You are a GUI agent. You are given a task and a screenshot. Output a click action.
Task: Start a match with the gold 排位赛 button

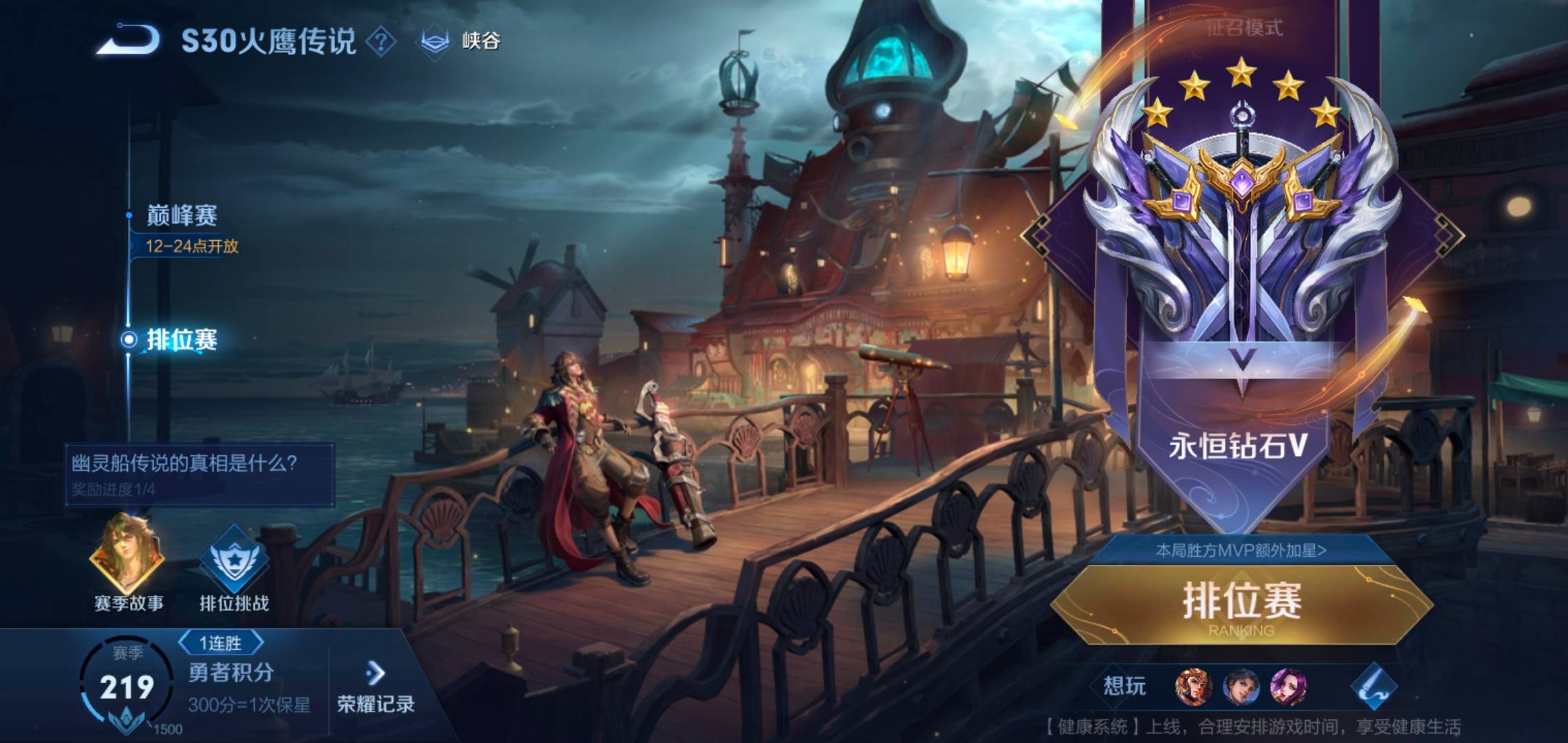coord(1242,604)
